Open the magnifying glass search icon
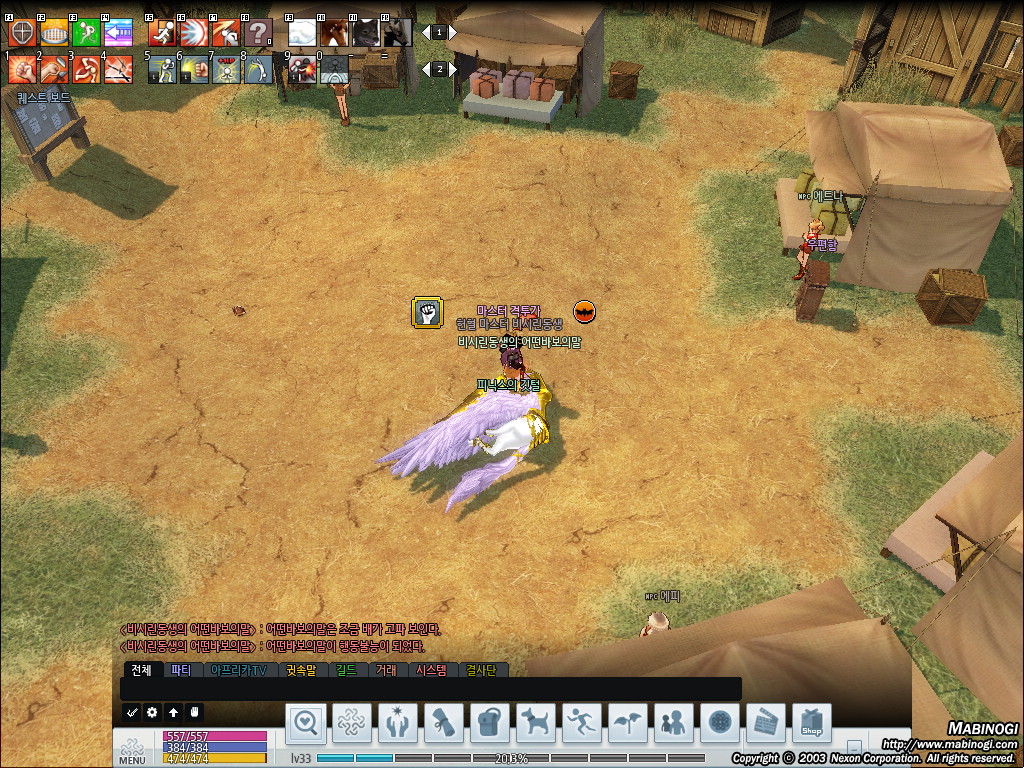 [x=306, y=721]
